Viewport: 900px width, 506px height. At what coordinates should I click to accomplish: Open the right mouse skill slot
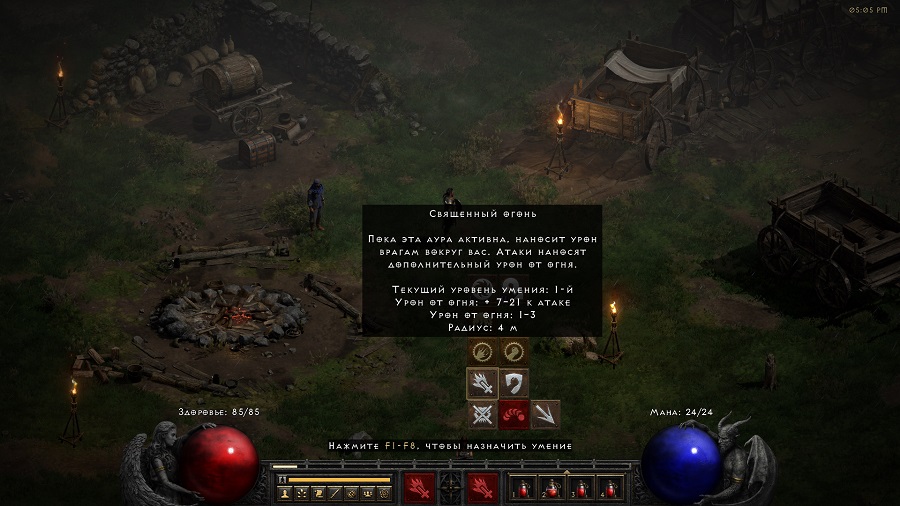pos(483,488)
